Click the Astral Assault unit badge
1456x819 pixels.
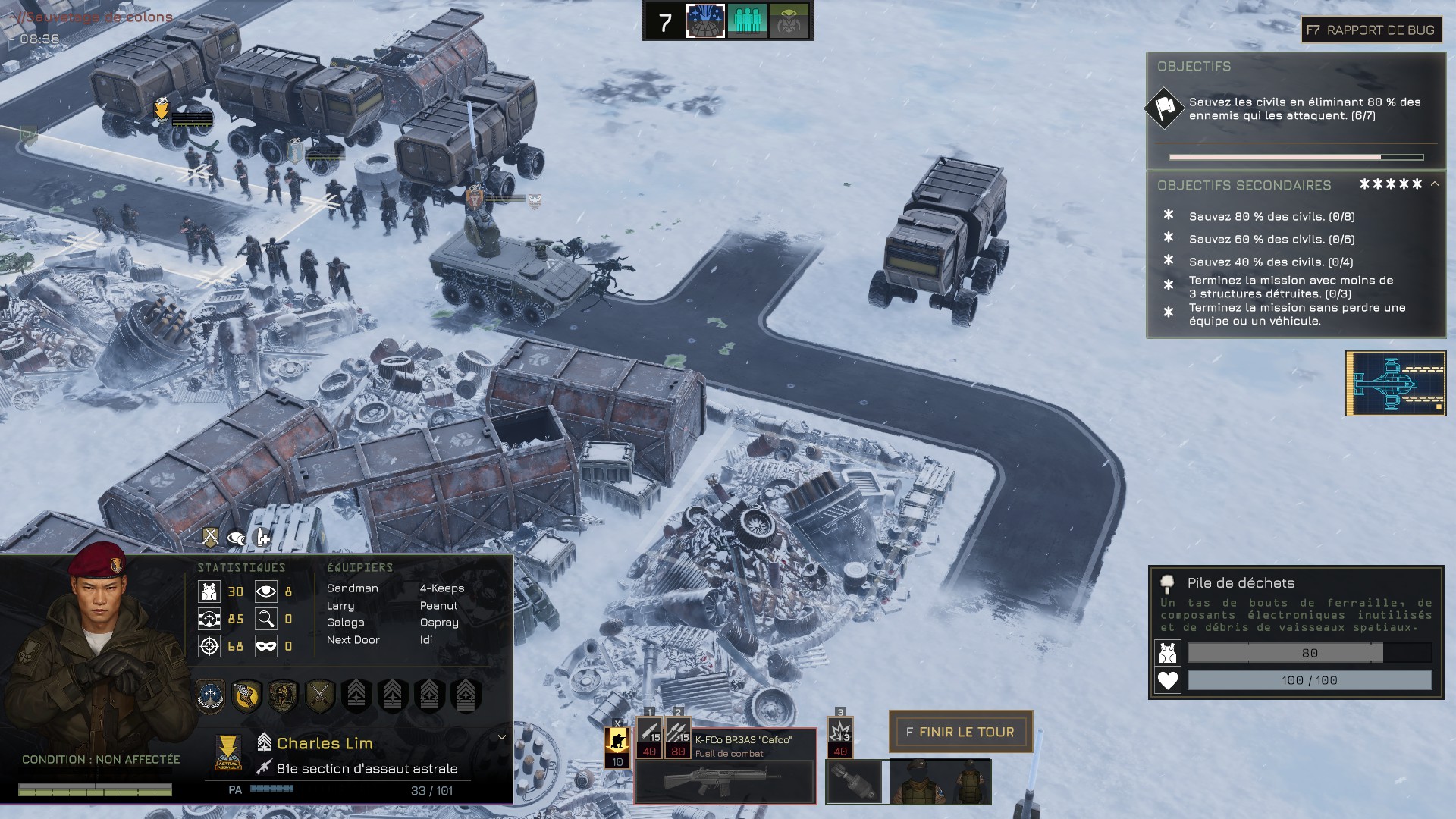pos(227,752)
